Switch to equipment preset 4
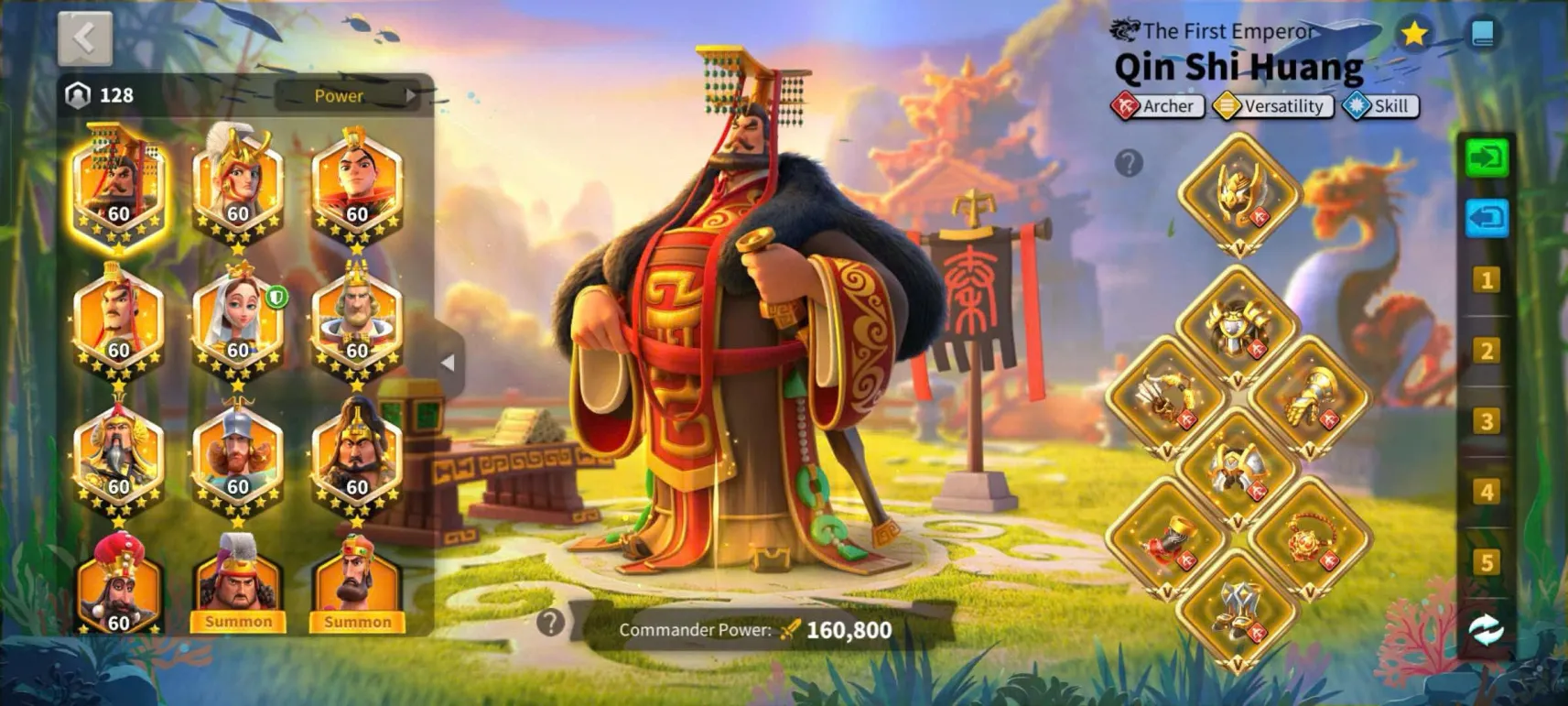1568x706 pixels. (1486, 492)
